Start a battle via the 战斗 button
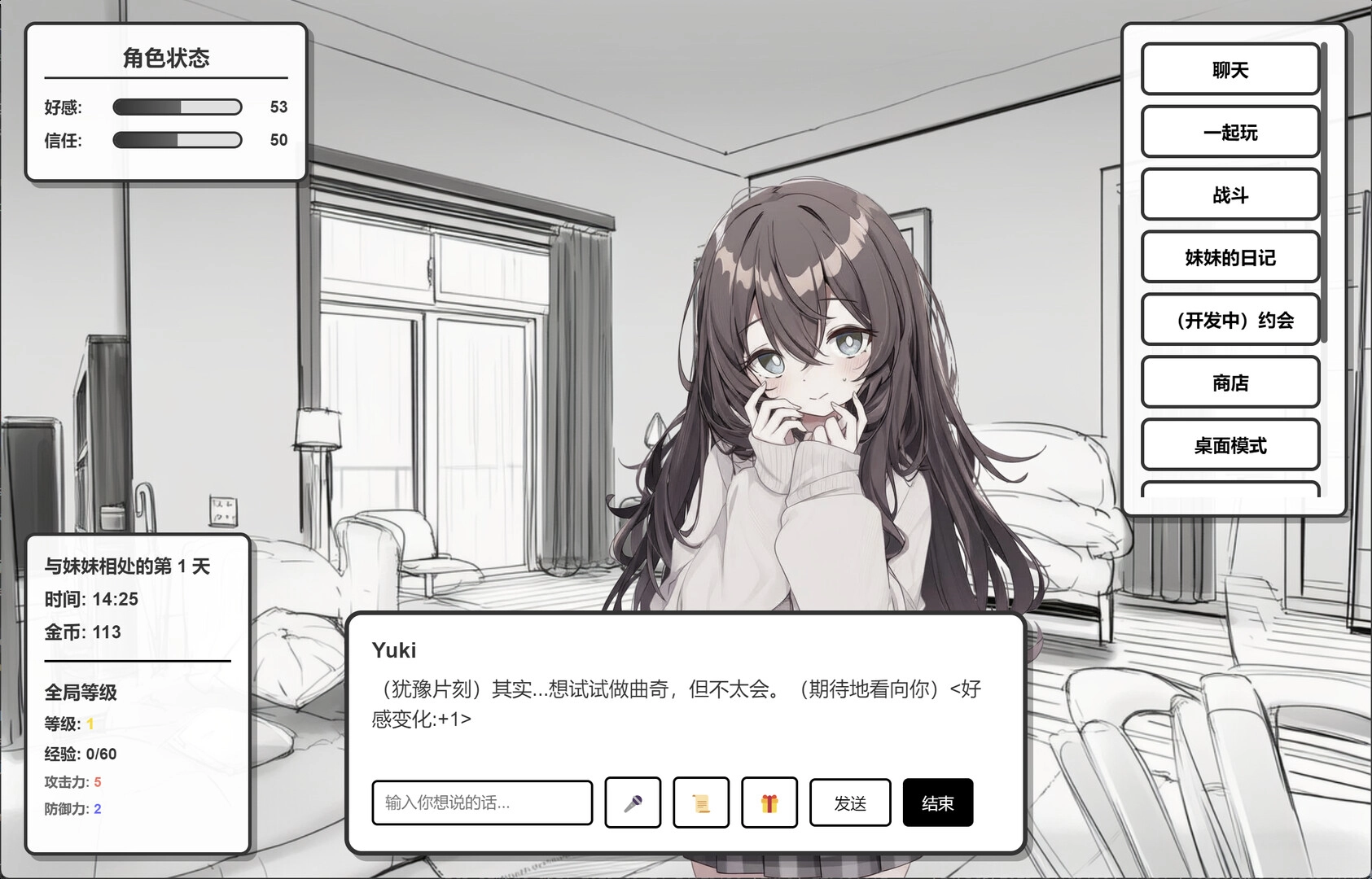 coord(1230,195)
